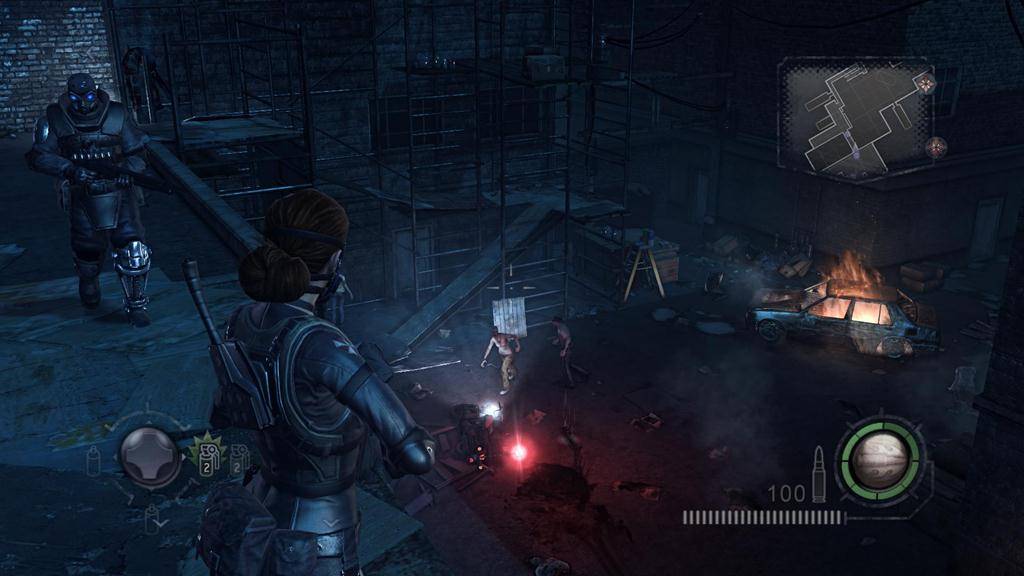
Task: Select the upper Umbrella marker on the minimap
Action: coord(927,80)
